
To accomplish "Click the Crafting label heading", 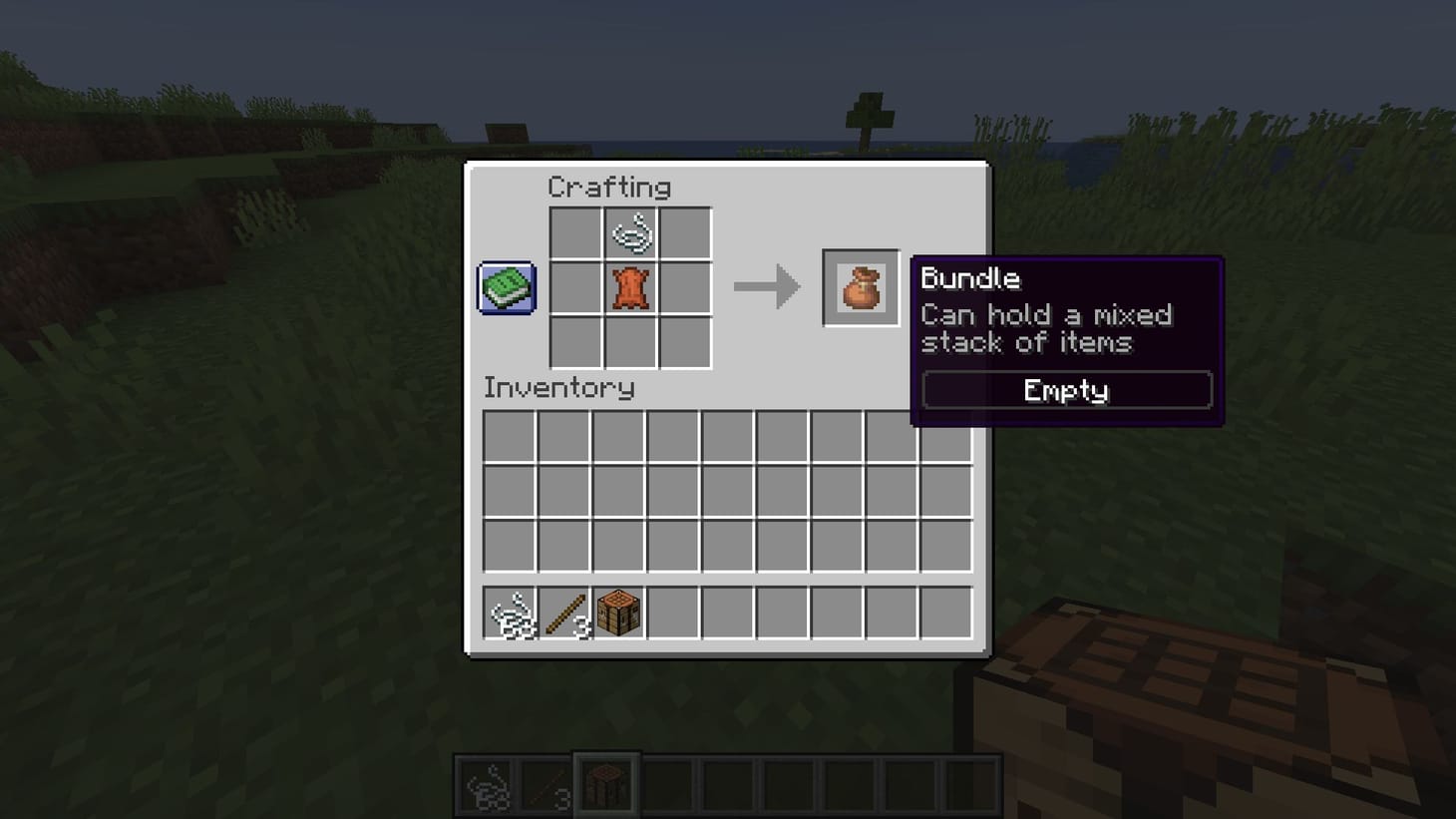I will coord(610,188).
